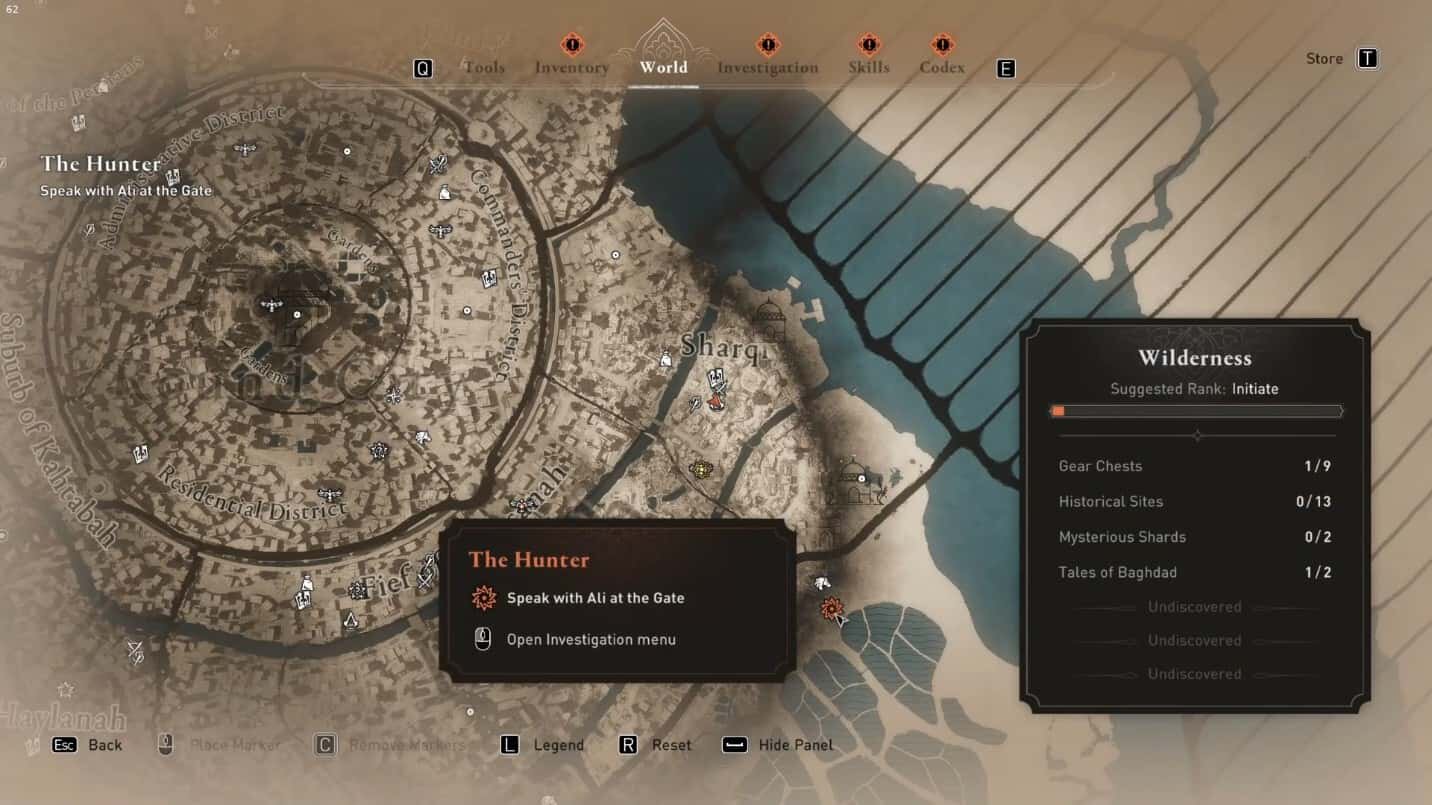
Task: Open Investigation menu from quest tooltip
Action: click(x=590, y=640)
